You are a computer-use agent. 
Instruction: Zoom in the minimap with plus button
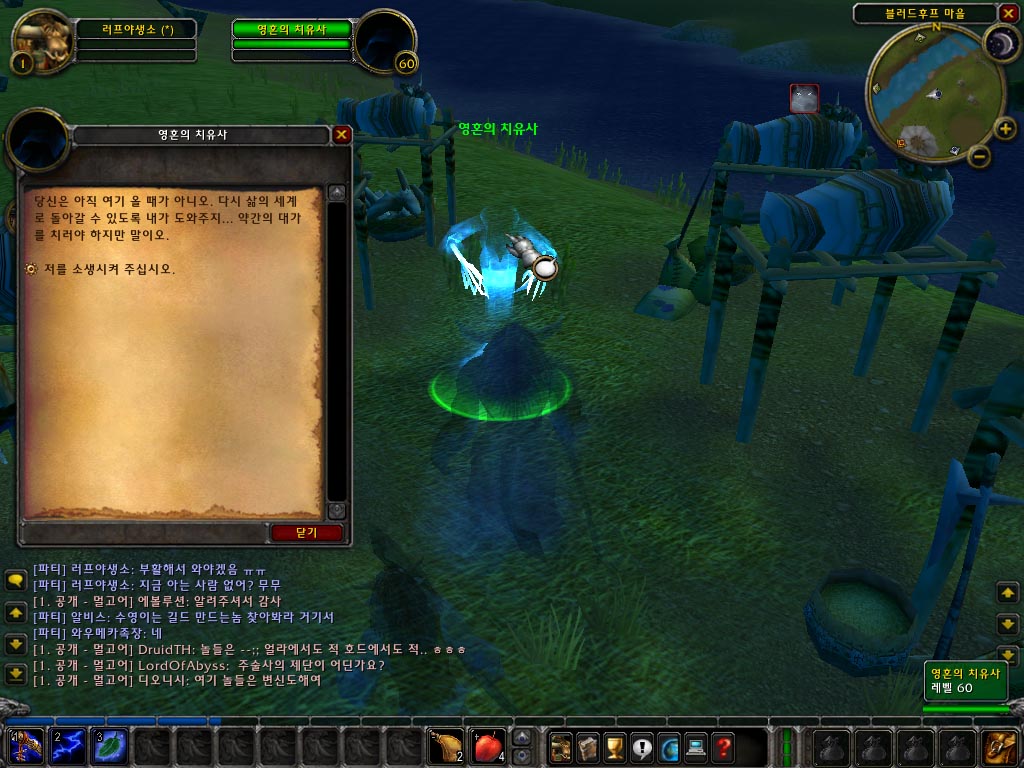[x=1004, y=128]
